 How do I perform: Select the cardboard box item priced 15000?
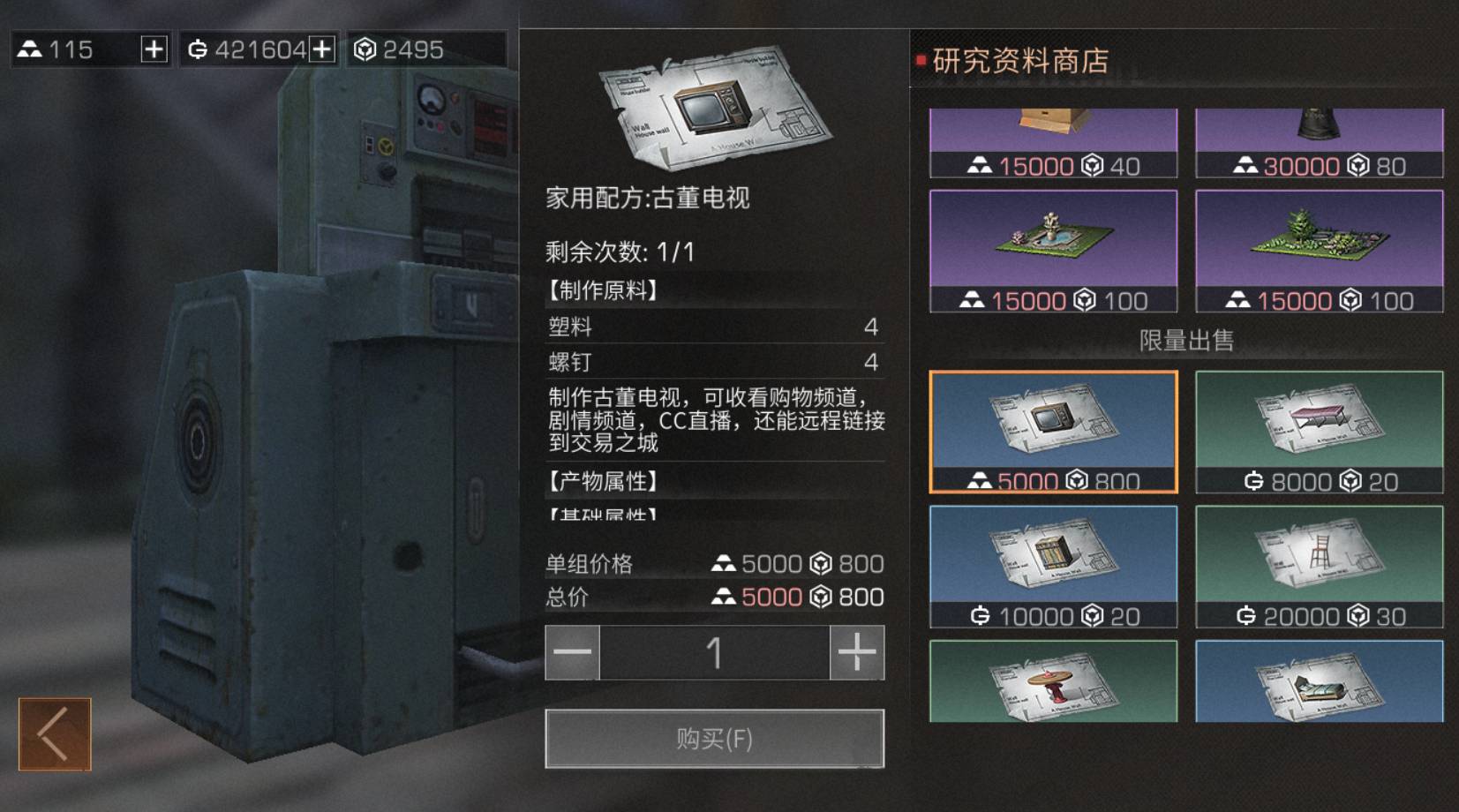click(1052, 132)
